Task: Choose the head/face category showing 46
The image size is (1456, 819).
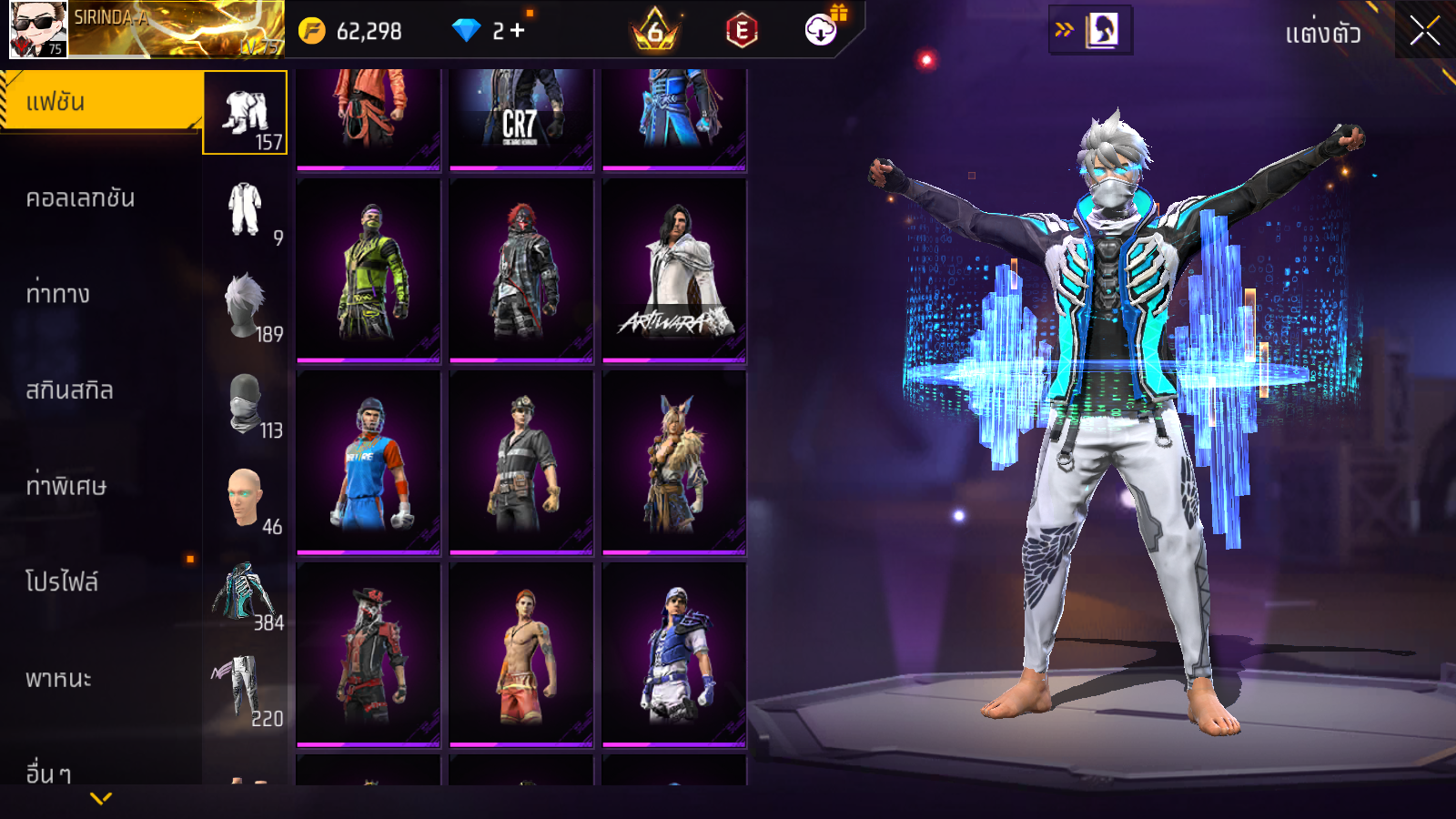Action: (x=245, y=499)
